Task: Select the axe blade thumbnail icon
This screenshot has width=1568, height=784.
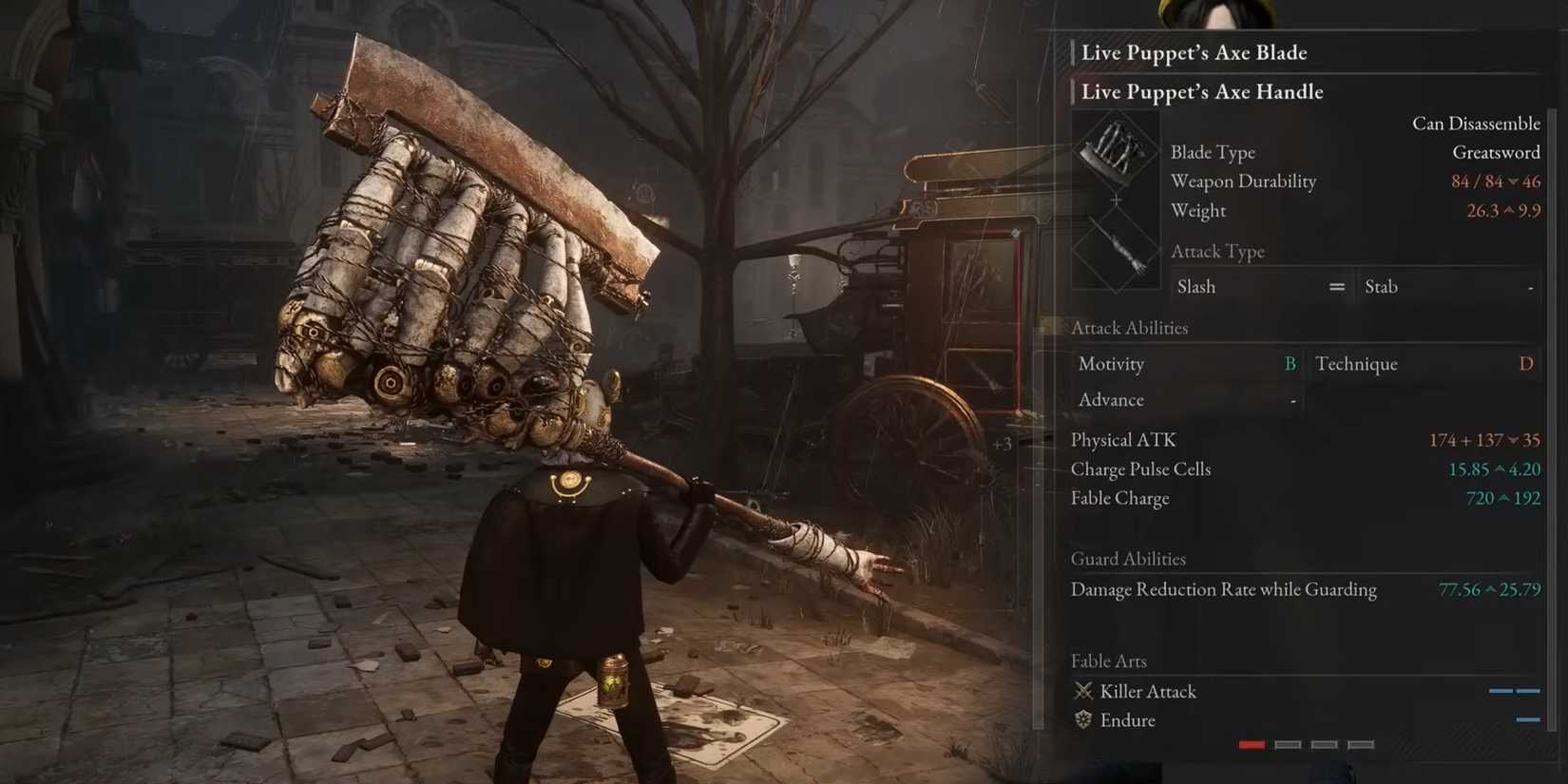Action: click(x=1116, y=152)
